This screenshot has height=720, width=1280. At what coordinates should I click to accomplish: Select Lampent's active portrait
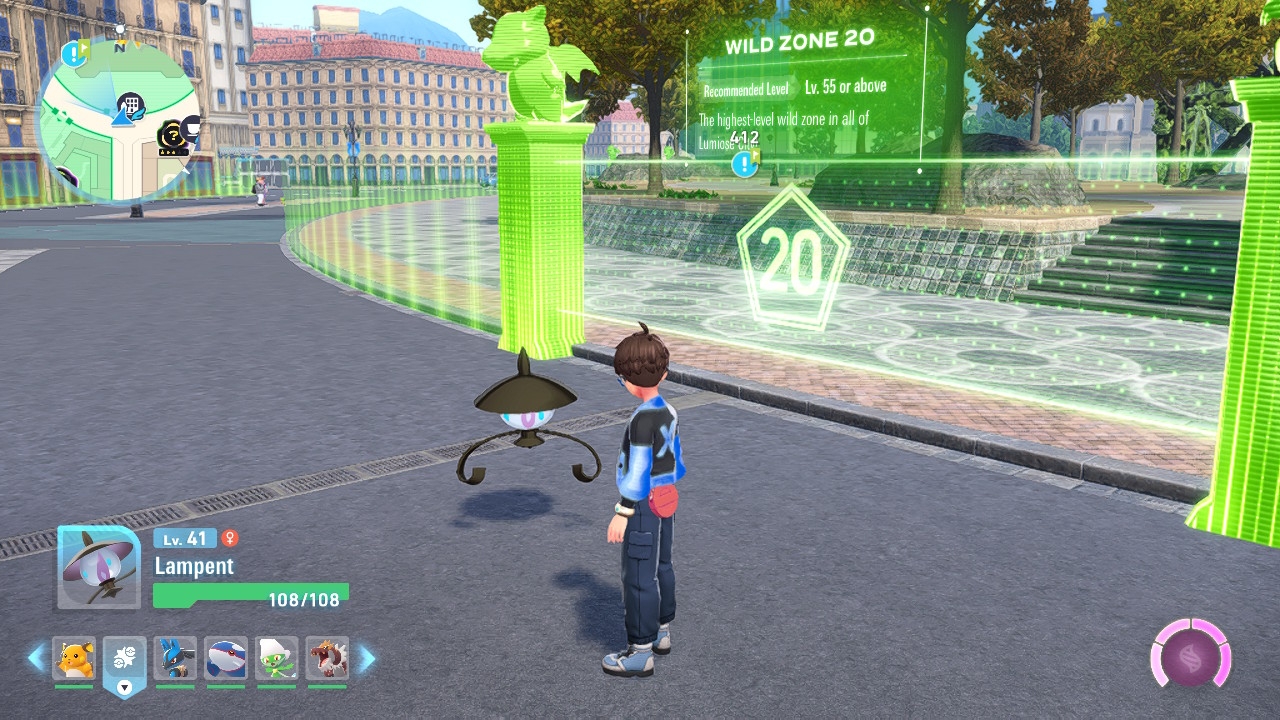(x=98, y=568)
